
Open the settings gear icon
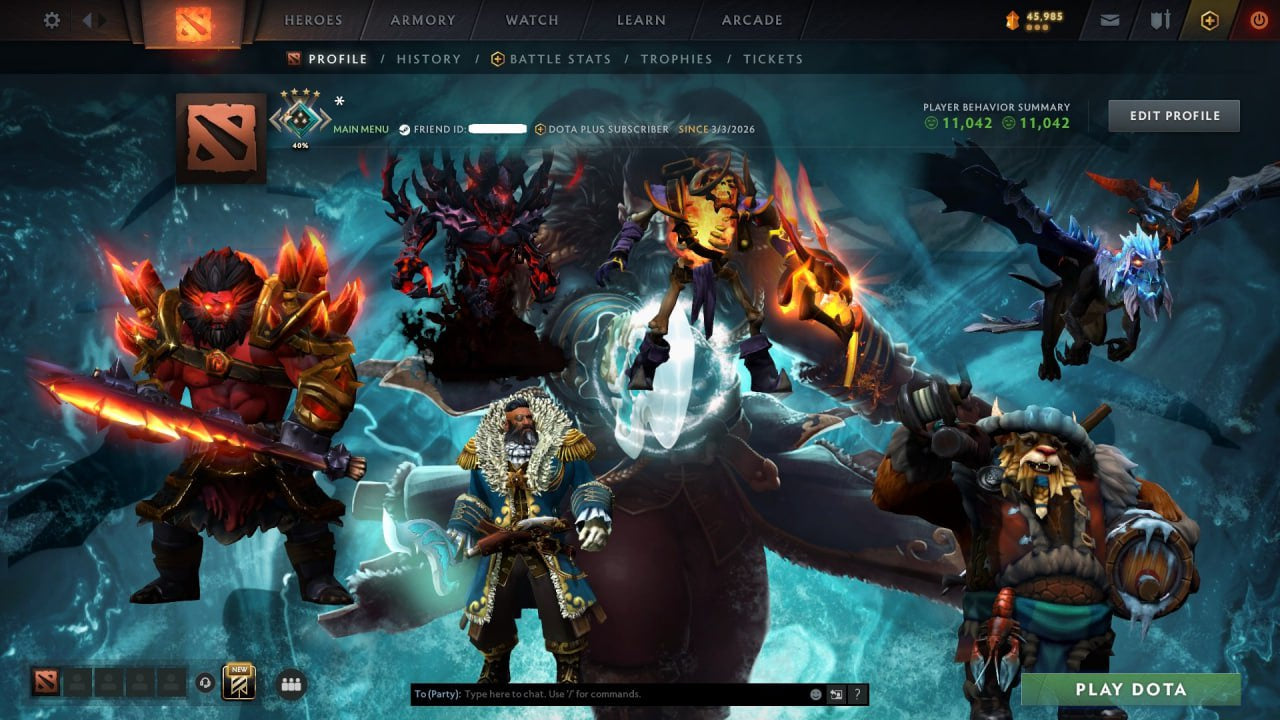tap(51, 19)
